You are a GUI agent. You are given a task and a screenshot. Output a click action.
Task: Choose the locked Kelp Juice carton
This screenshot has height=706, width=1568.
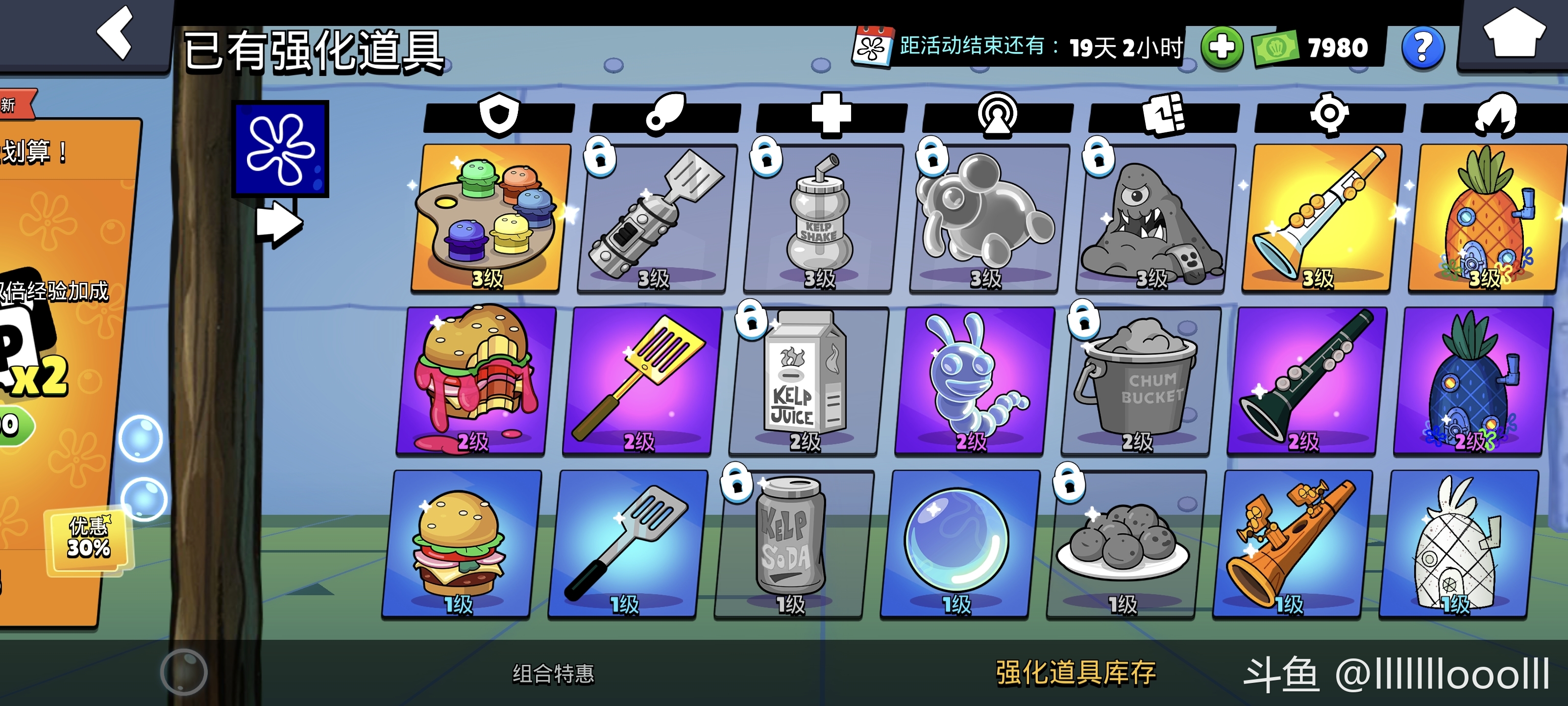[807, 381]
